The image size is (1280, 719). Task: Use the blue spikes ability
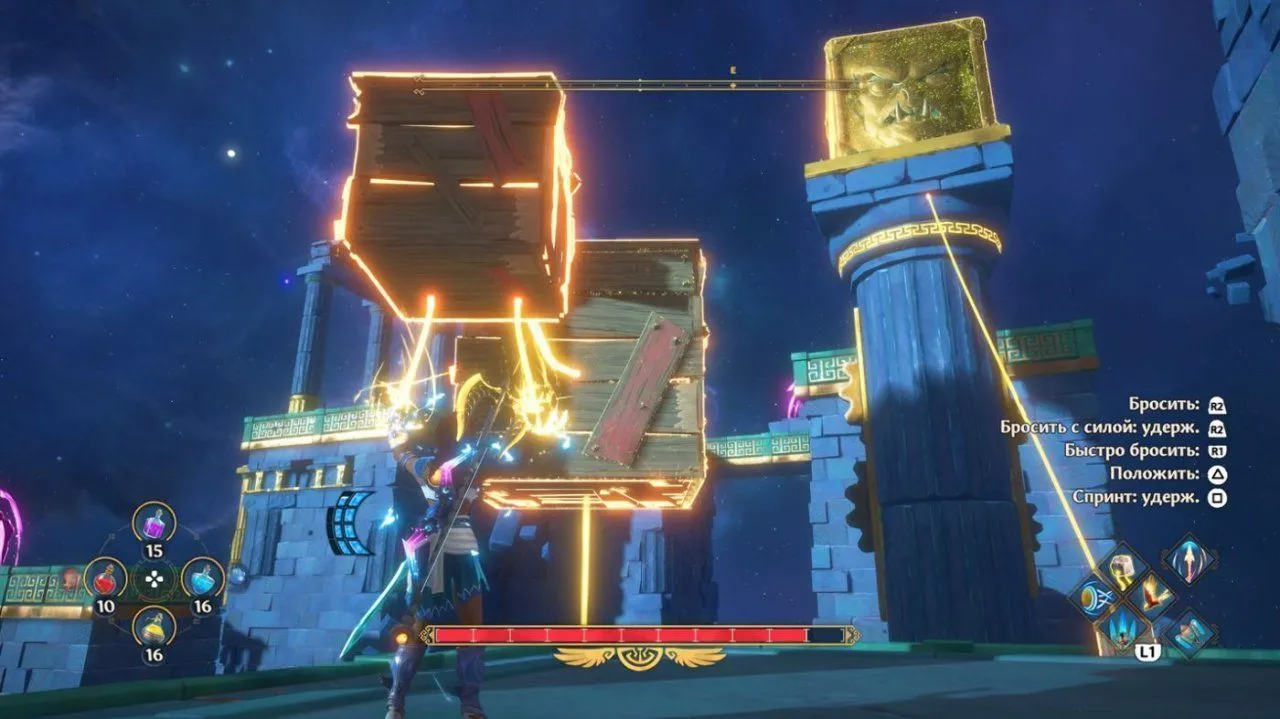coord(1122,629)
